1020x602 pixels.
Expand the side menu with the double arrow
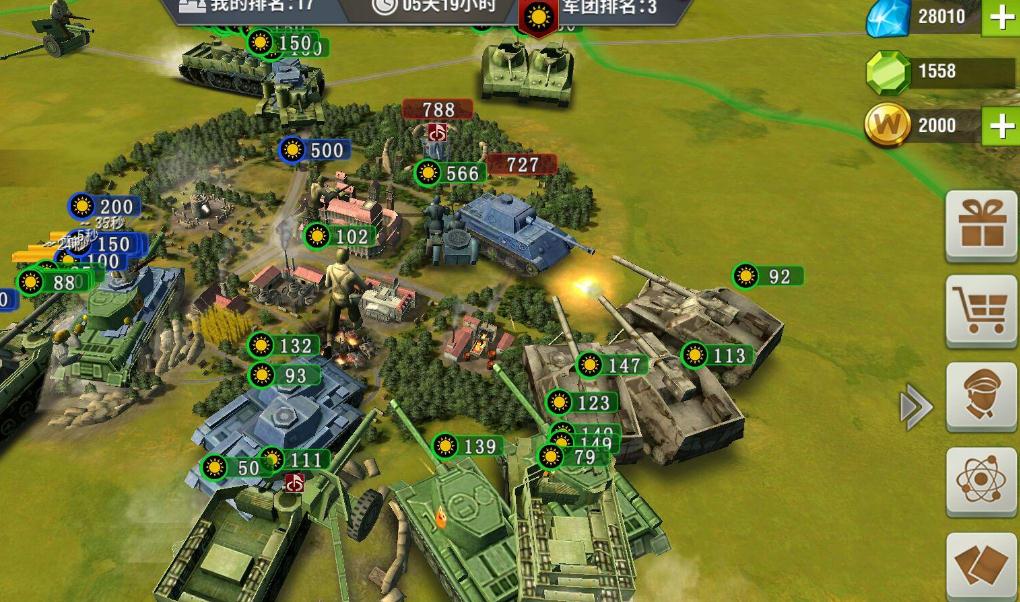click(915, 408)
